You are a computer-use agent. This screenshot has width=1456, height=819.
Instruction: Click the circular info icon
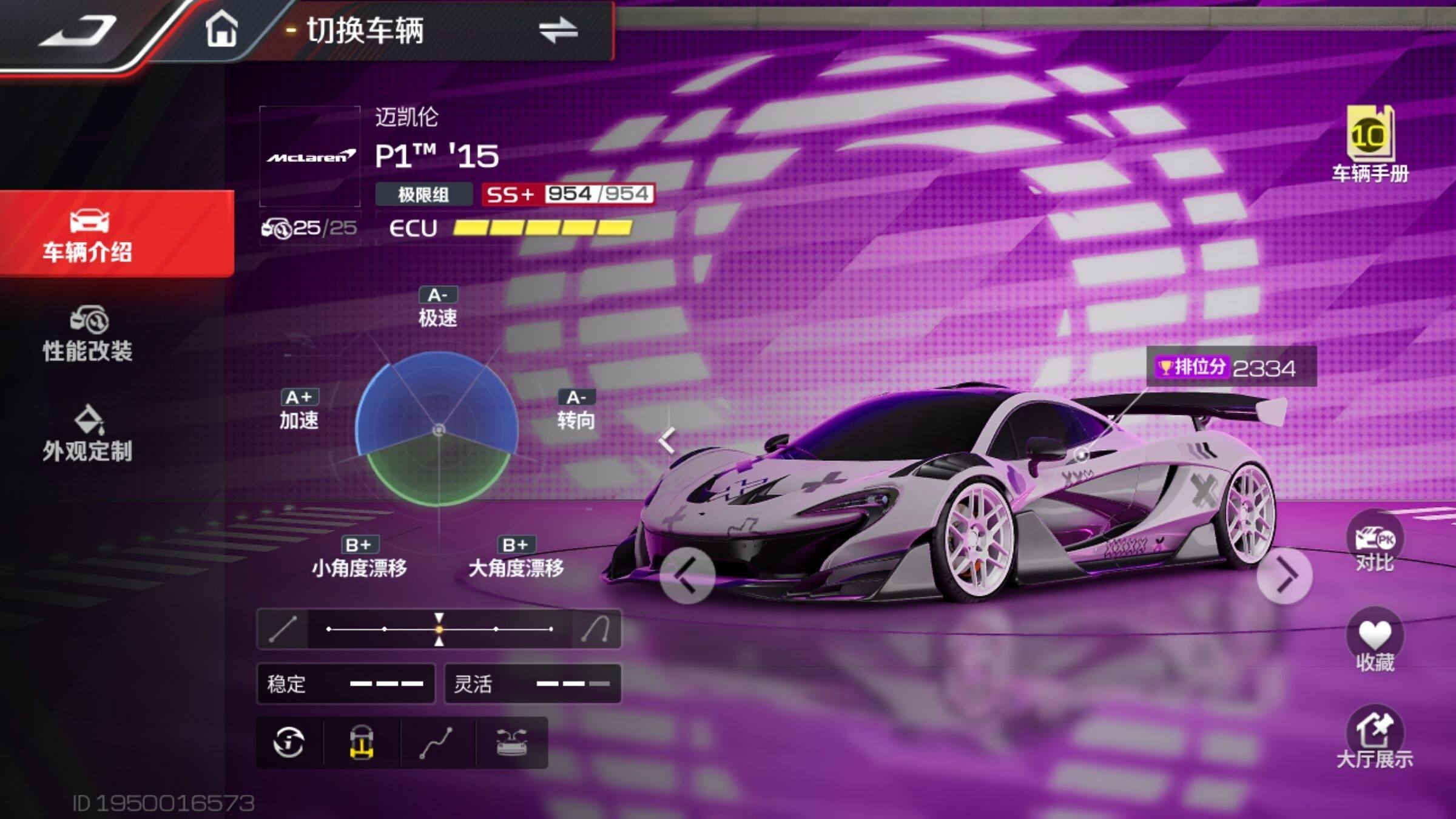289,743
